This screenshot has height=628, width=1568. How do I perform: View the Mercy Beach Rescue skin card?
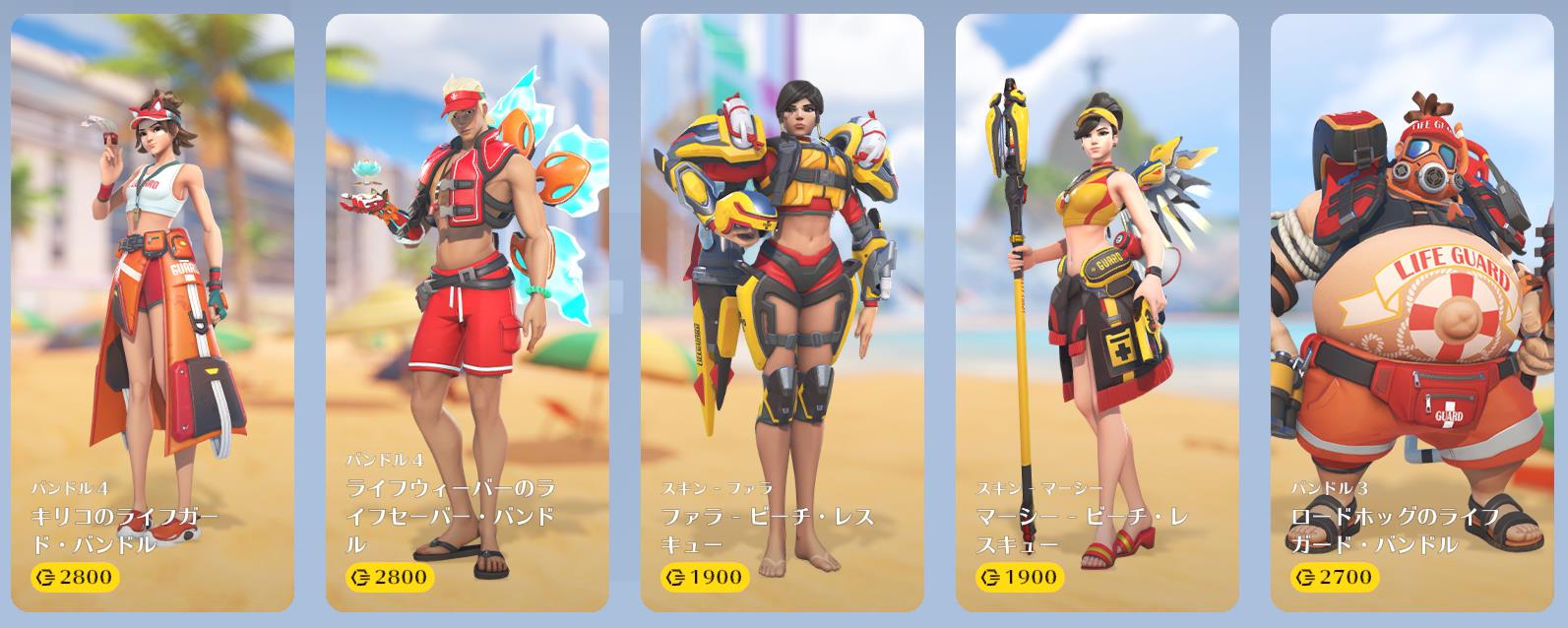[x=1098, y=313]
